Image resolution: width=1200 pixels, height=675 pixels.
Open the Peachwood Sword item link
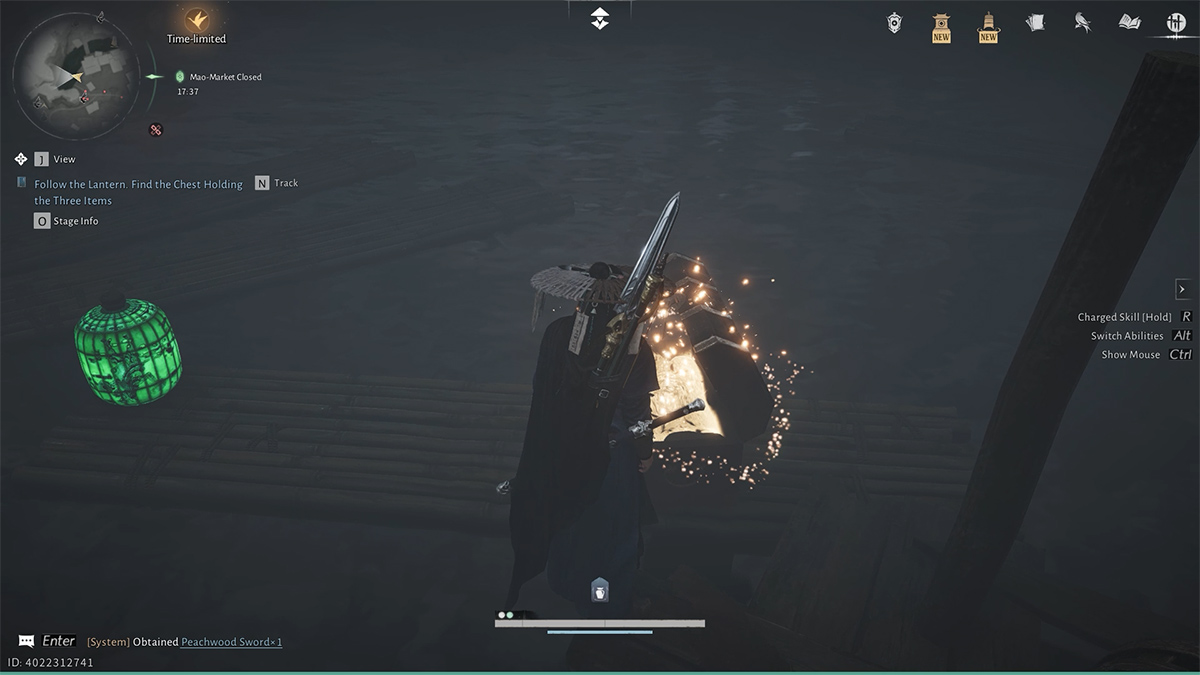231,642
